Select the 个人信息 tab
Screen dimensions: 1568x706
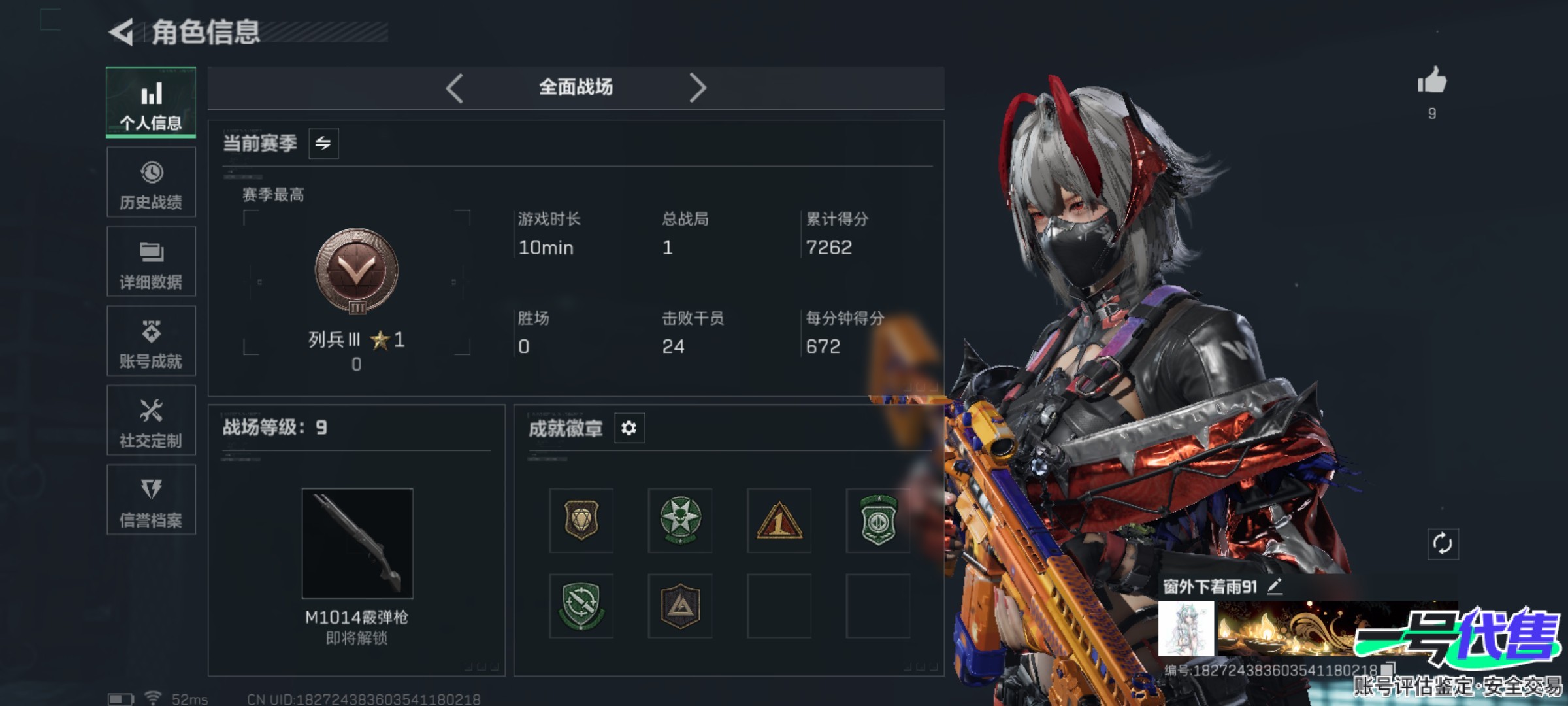coord(151,103)
